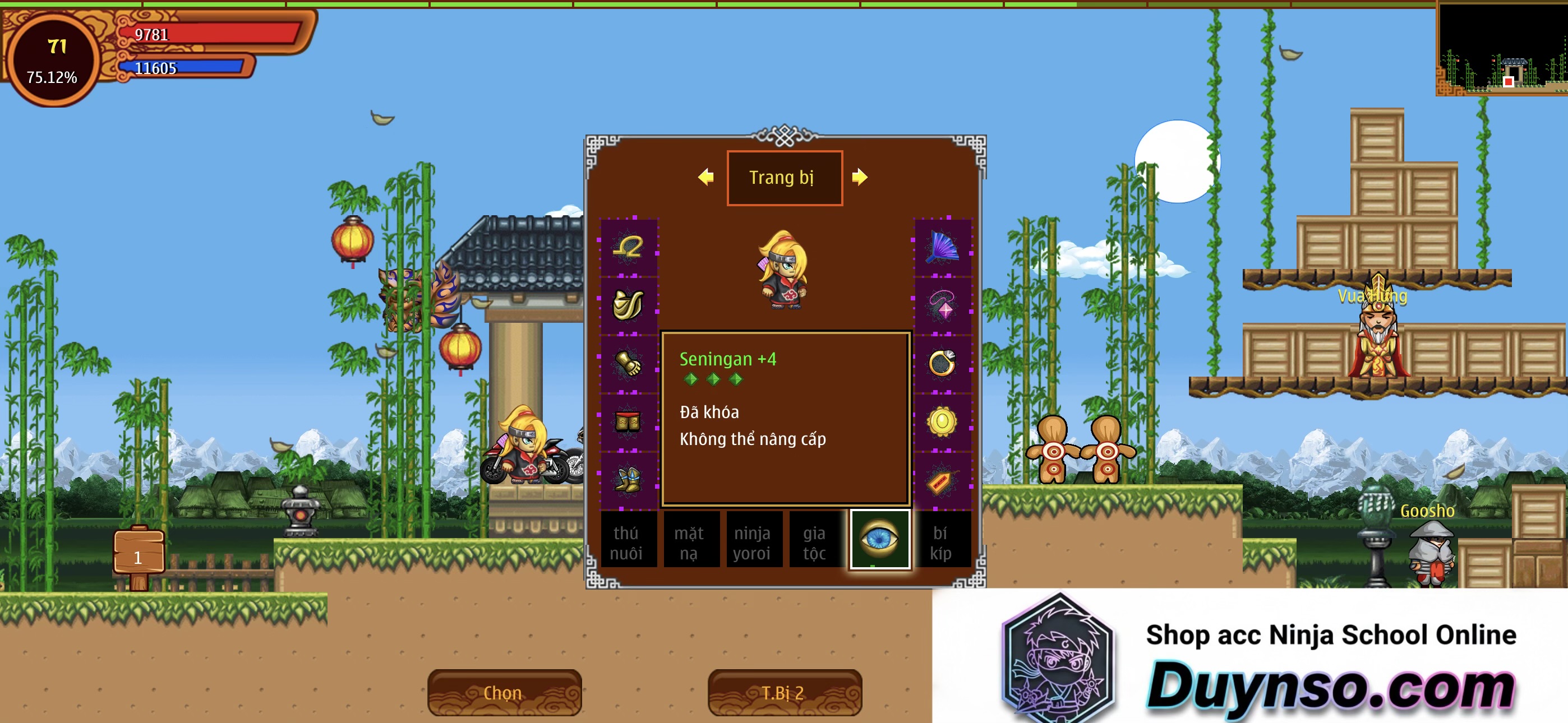1568x723 pixels.
Task: Select the Trang bị tab header
Action: click(784, 178)
